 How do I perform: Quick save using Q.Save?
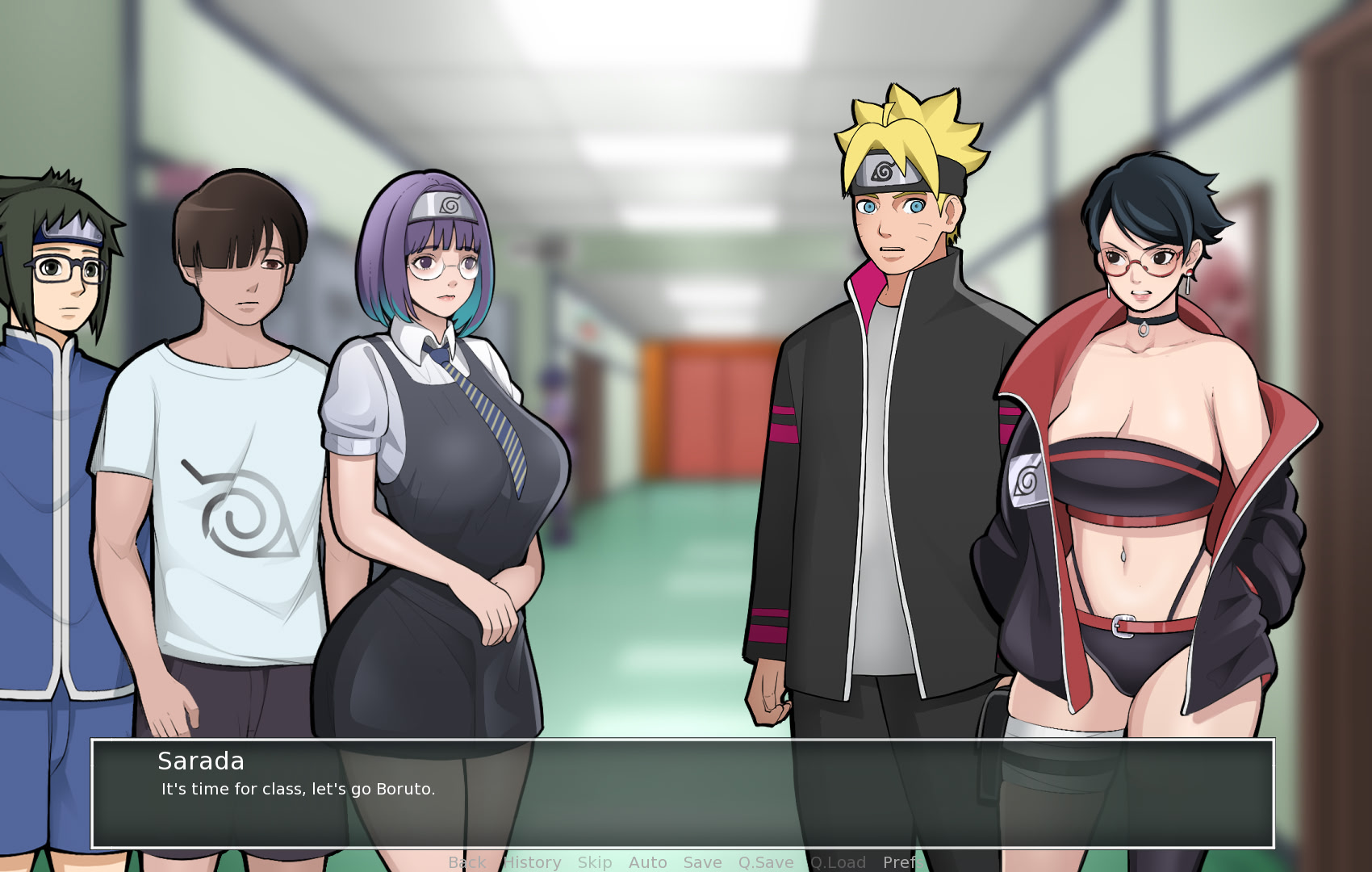[764, 862]
